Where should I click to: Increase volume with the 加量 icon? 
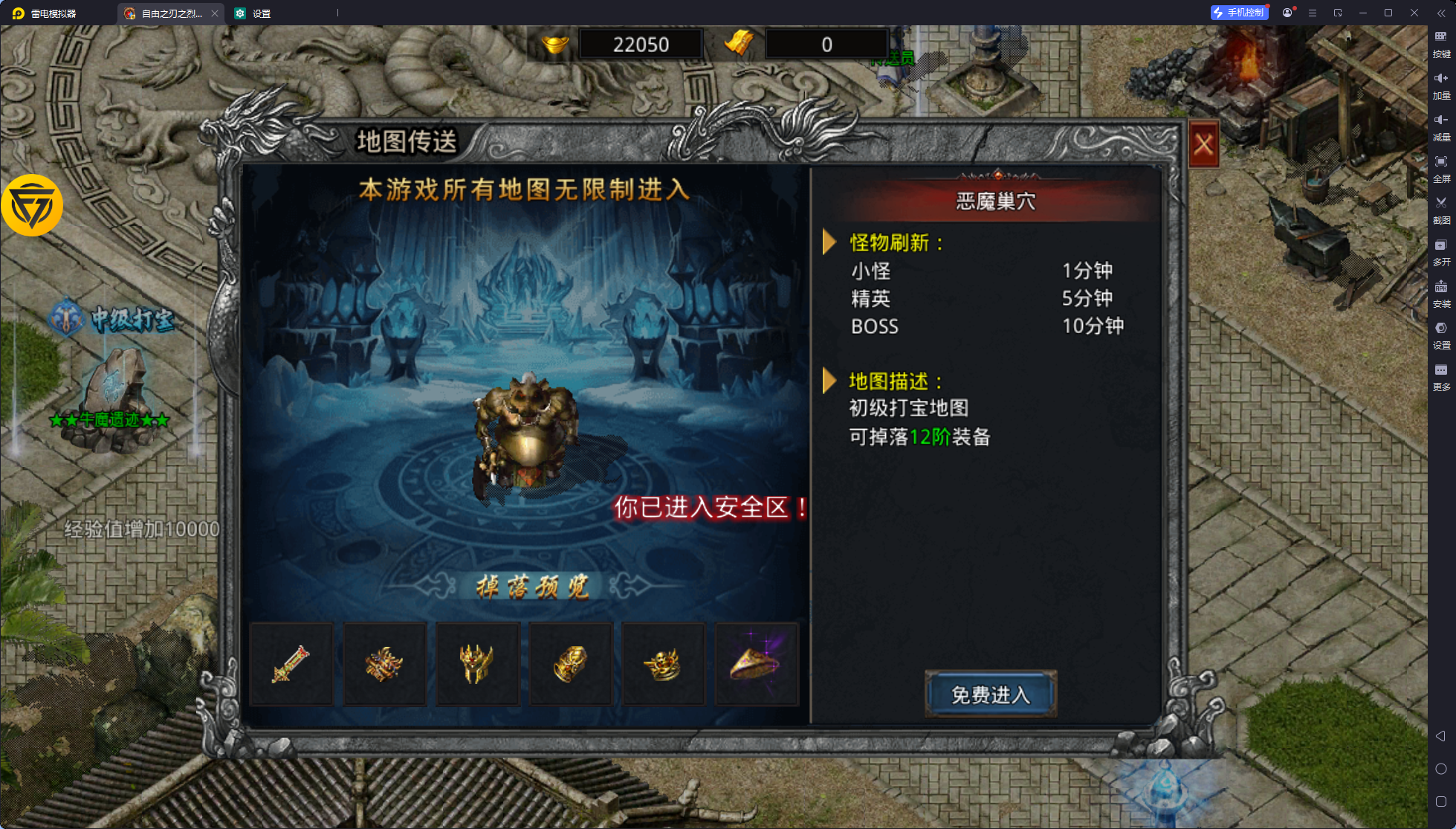coord(1440,86)
